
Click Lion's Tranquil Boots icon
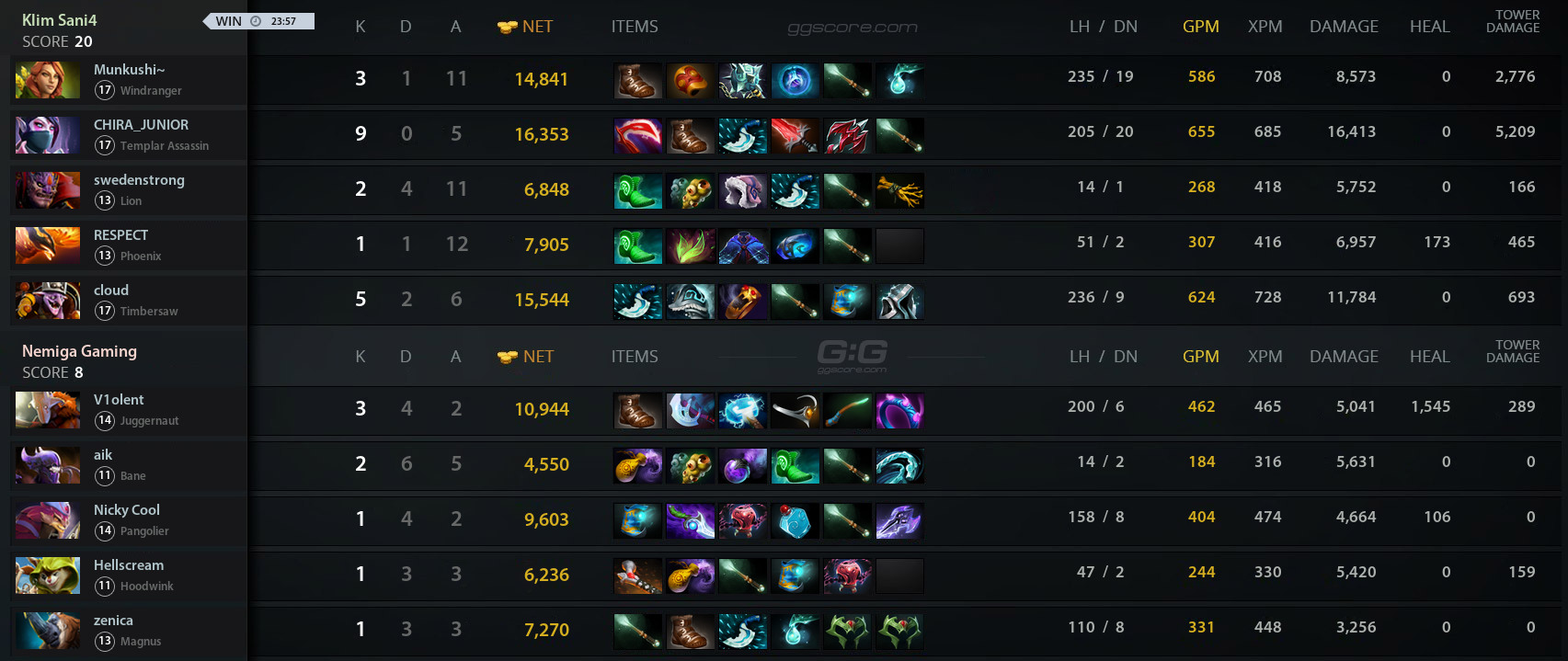click(x=637, y=191)
